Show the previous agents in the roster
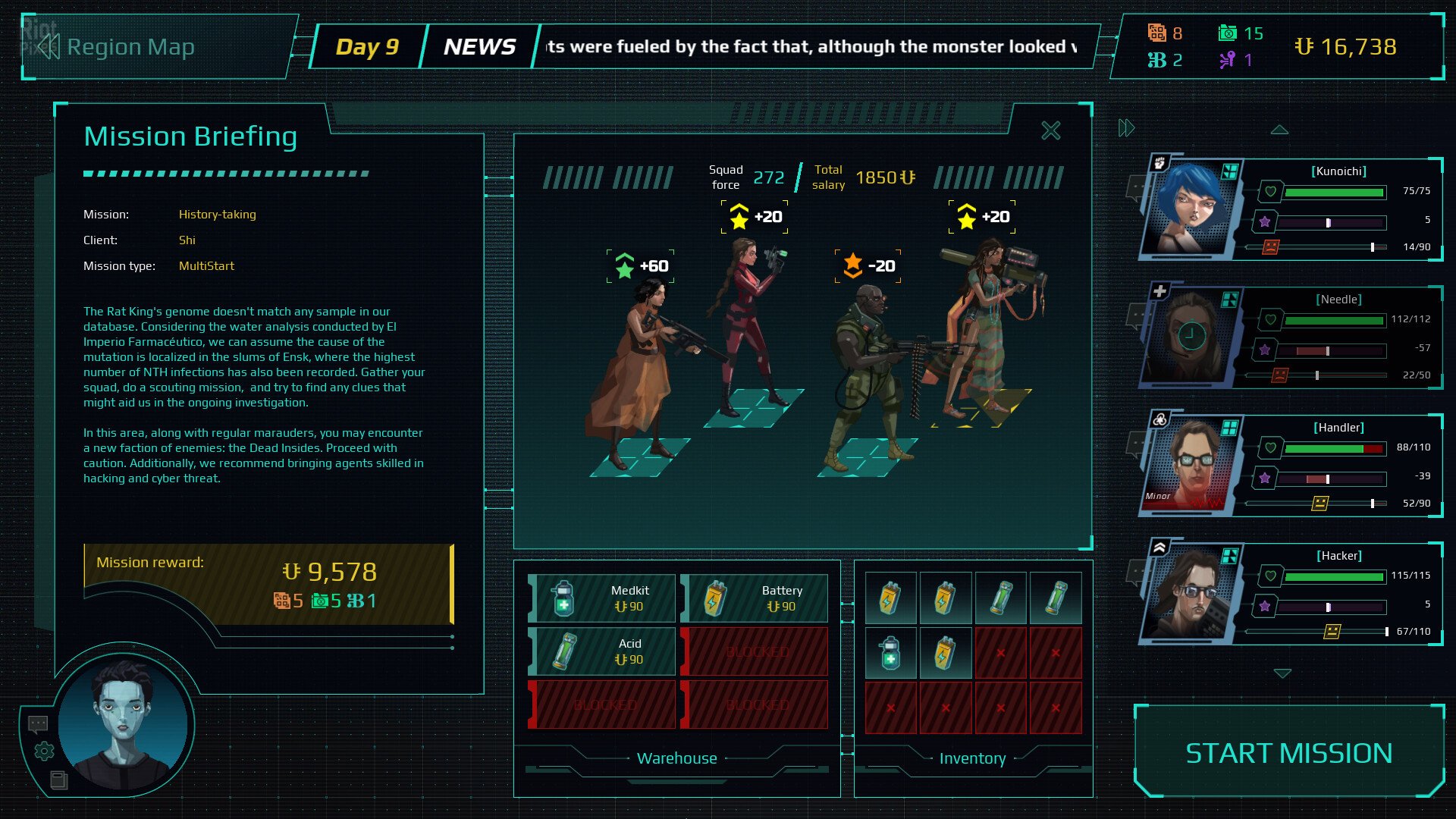Screen dimensions: 1456x819 pyautogui.click(x=1279, y=130)
